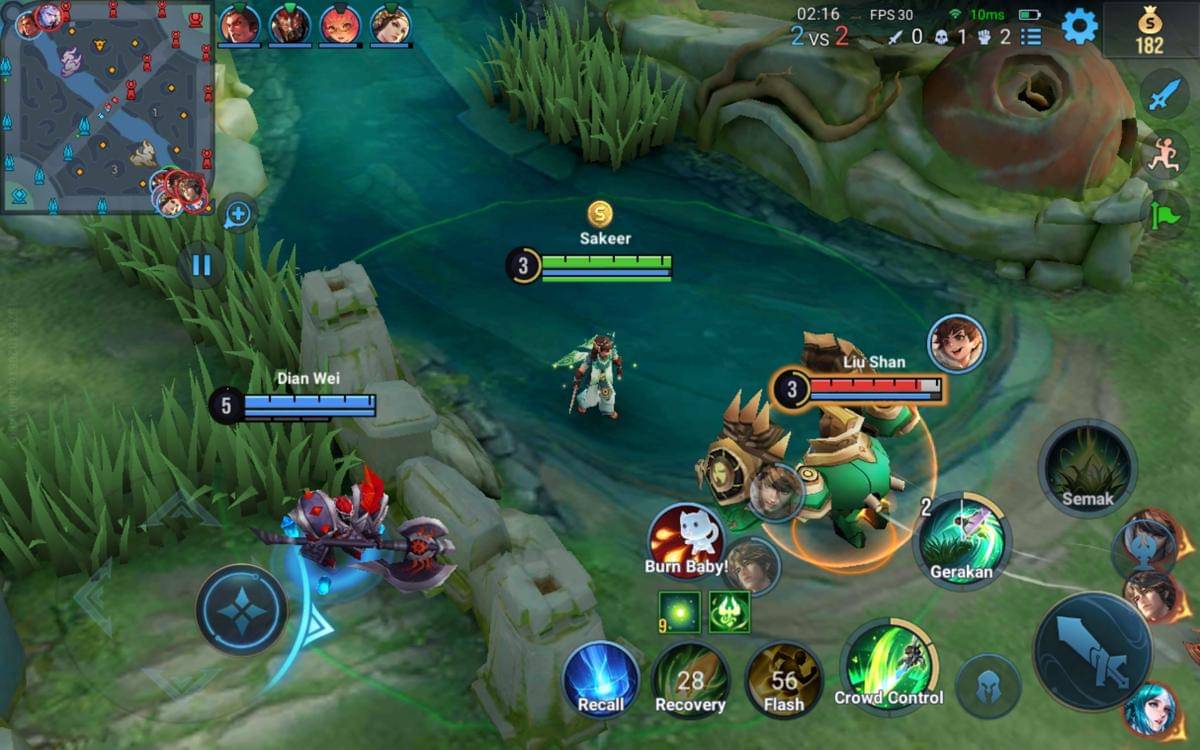Cast the Gerakan skill
This screenshot has height=750, width=1200.
pyautogui.click(x=962, y=541)
